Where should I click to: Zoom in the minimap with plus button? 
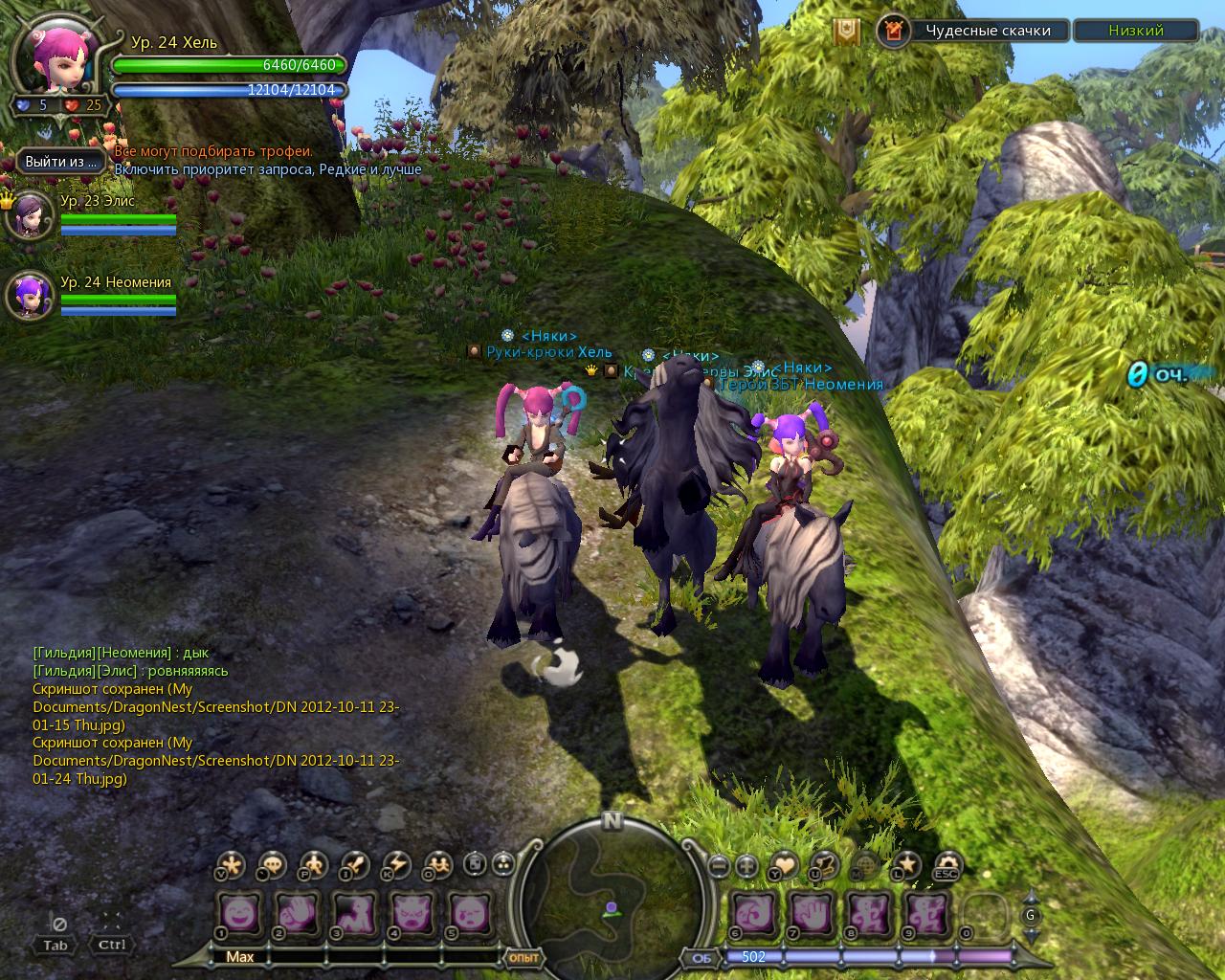pos(747,866)
